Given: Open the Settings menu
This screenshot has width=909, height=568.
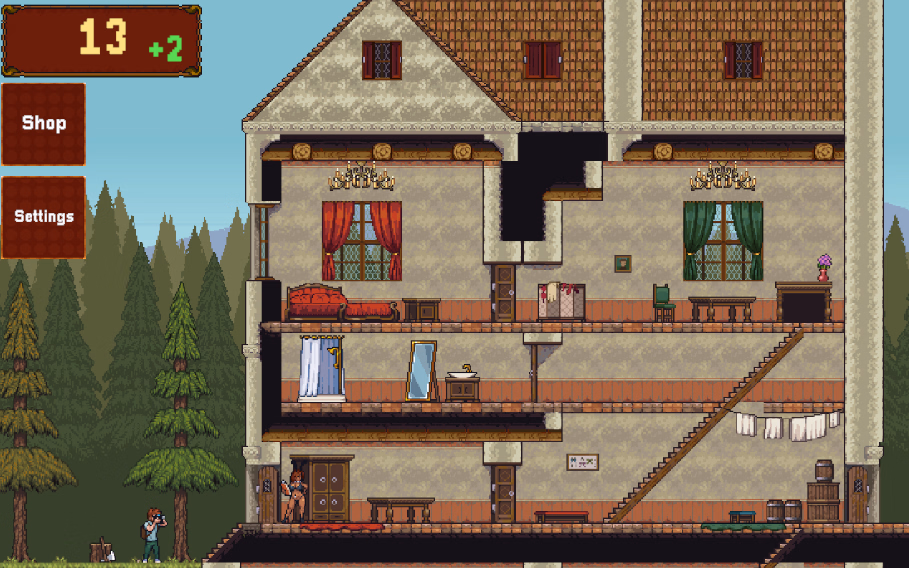Looking at the screenshot, I should pos(44,217).
